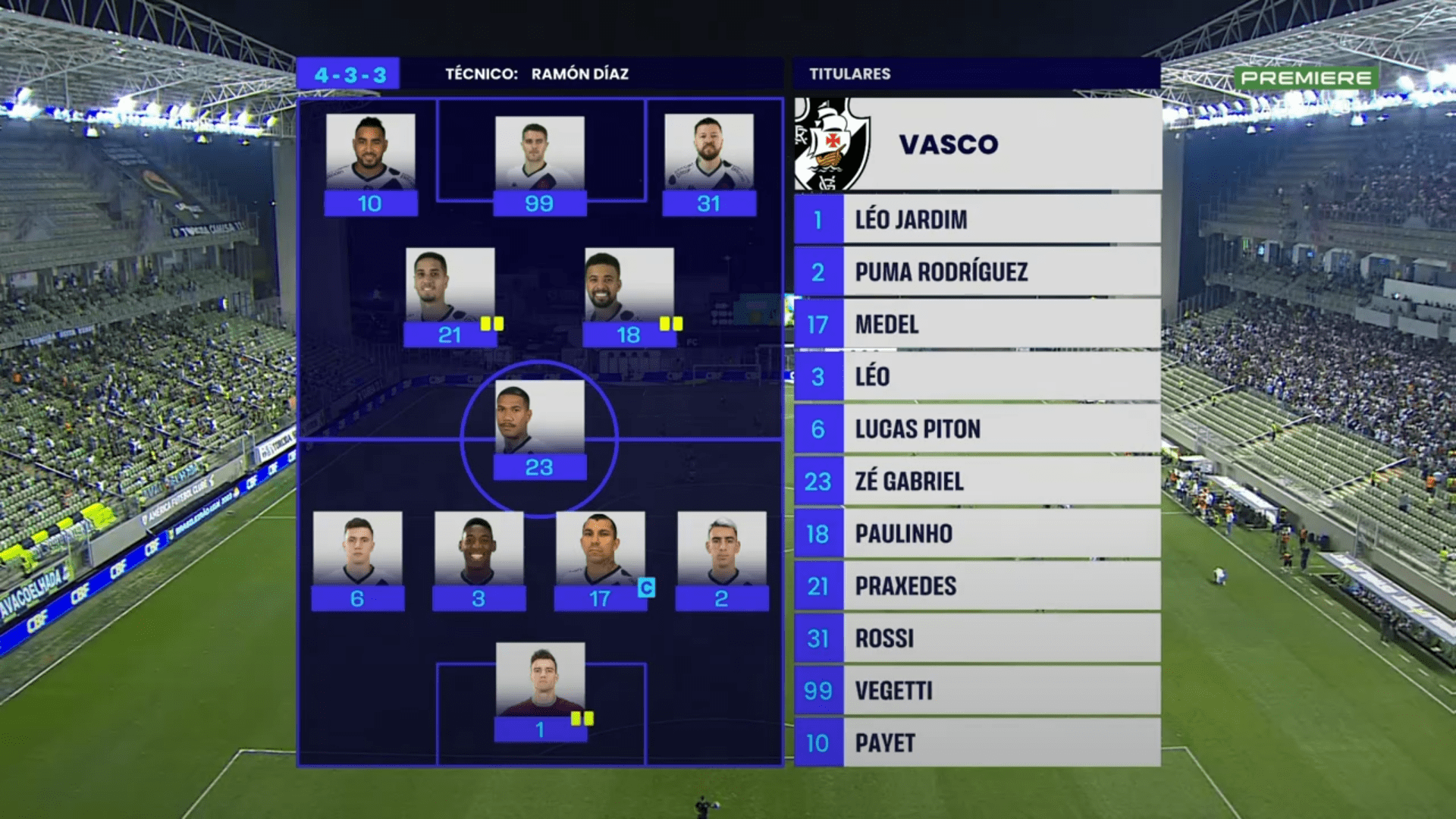1456x819 pixels.
Task: Pick the Zé Gabriel list row
Action: click(977, 482)
